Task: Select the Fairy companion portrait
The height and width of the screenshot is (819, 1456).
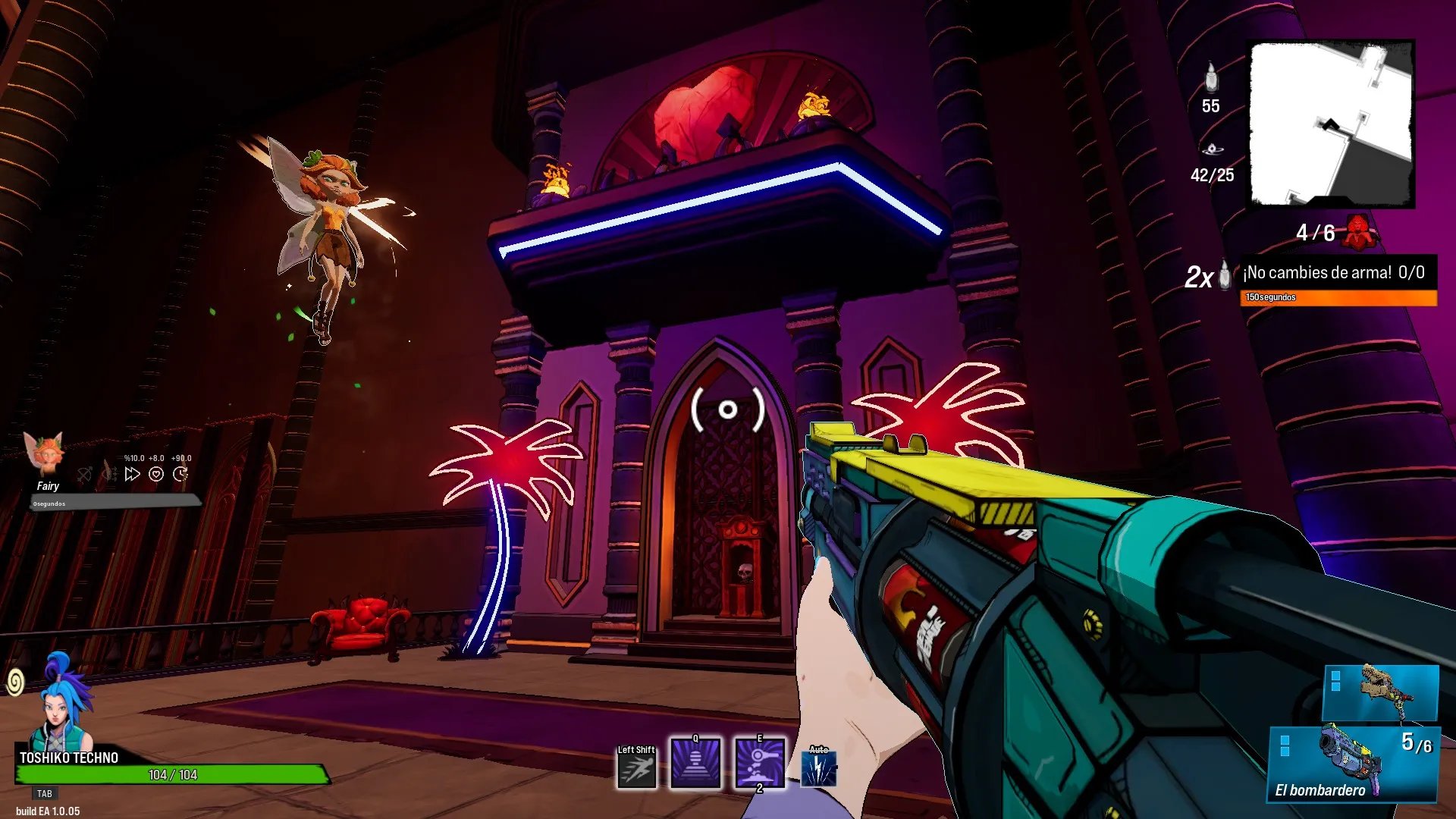Action: 45,453
